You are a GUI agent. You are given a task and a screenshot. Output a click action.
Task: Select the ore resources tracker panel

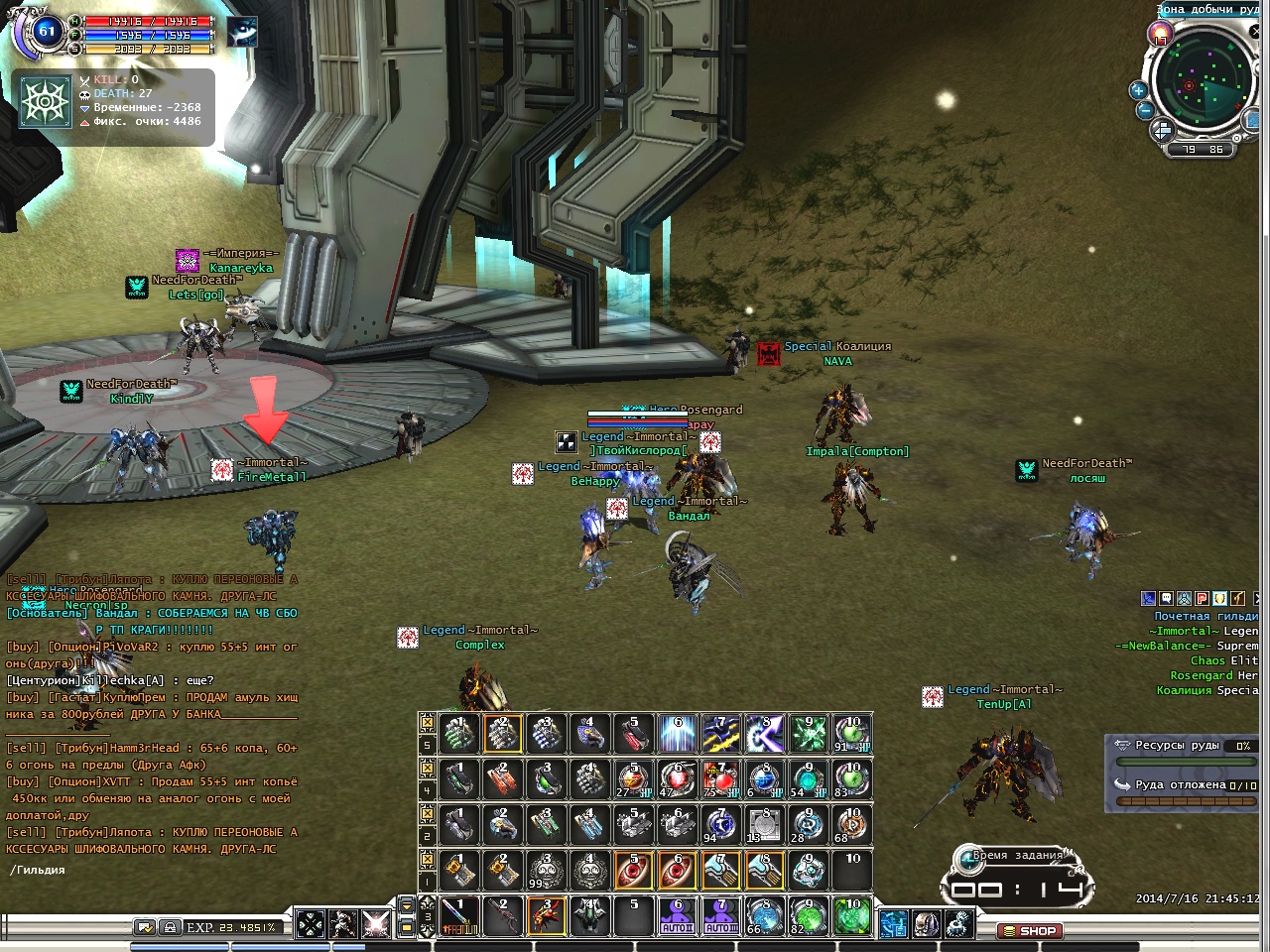(1183, 764)
